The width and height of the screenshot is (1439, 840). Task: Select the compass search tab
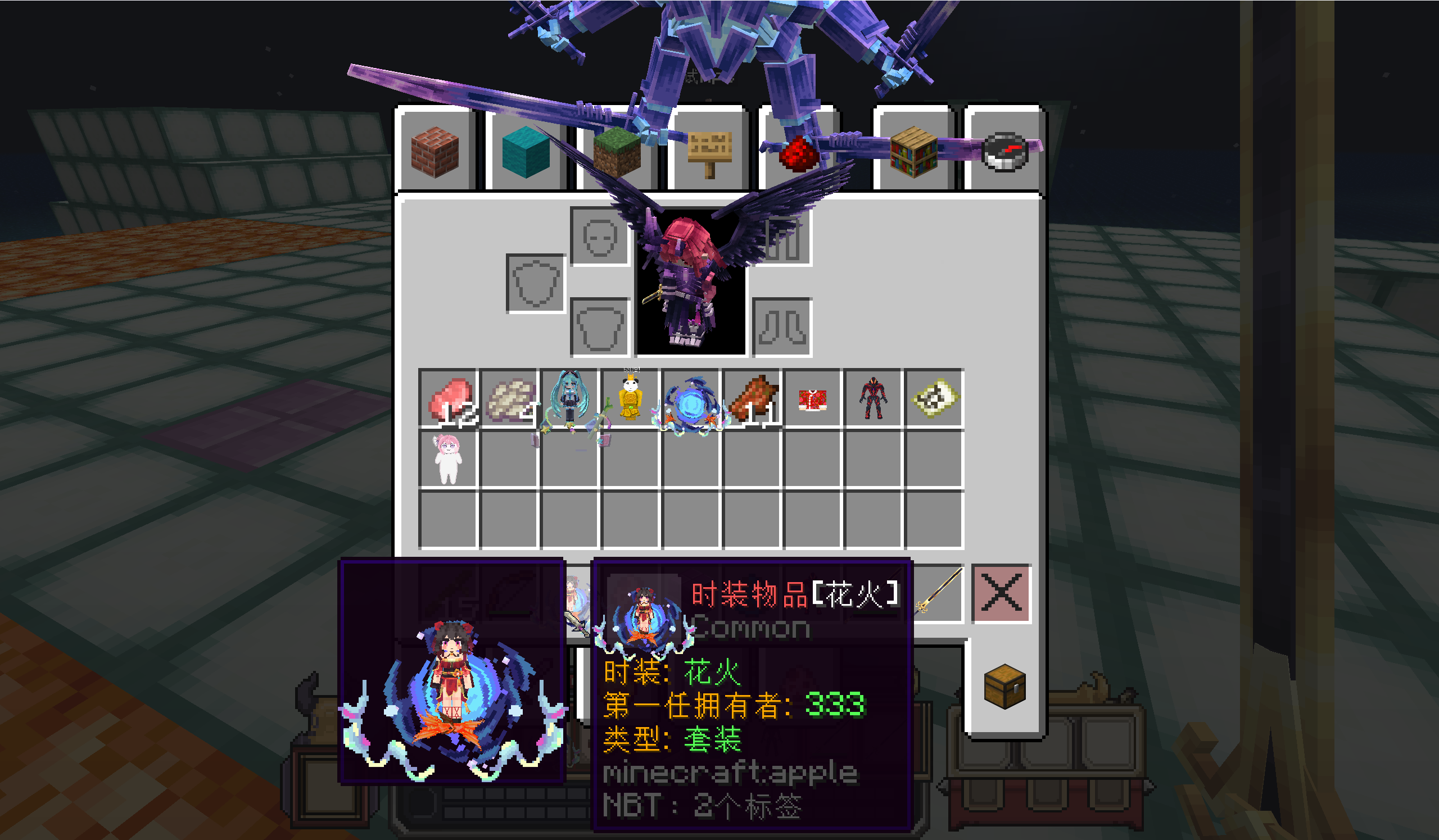[x=1005, y=151]
